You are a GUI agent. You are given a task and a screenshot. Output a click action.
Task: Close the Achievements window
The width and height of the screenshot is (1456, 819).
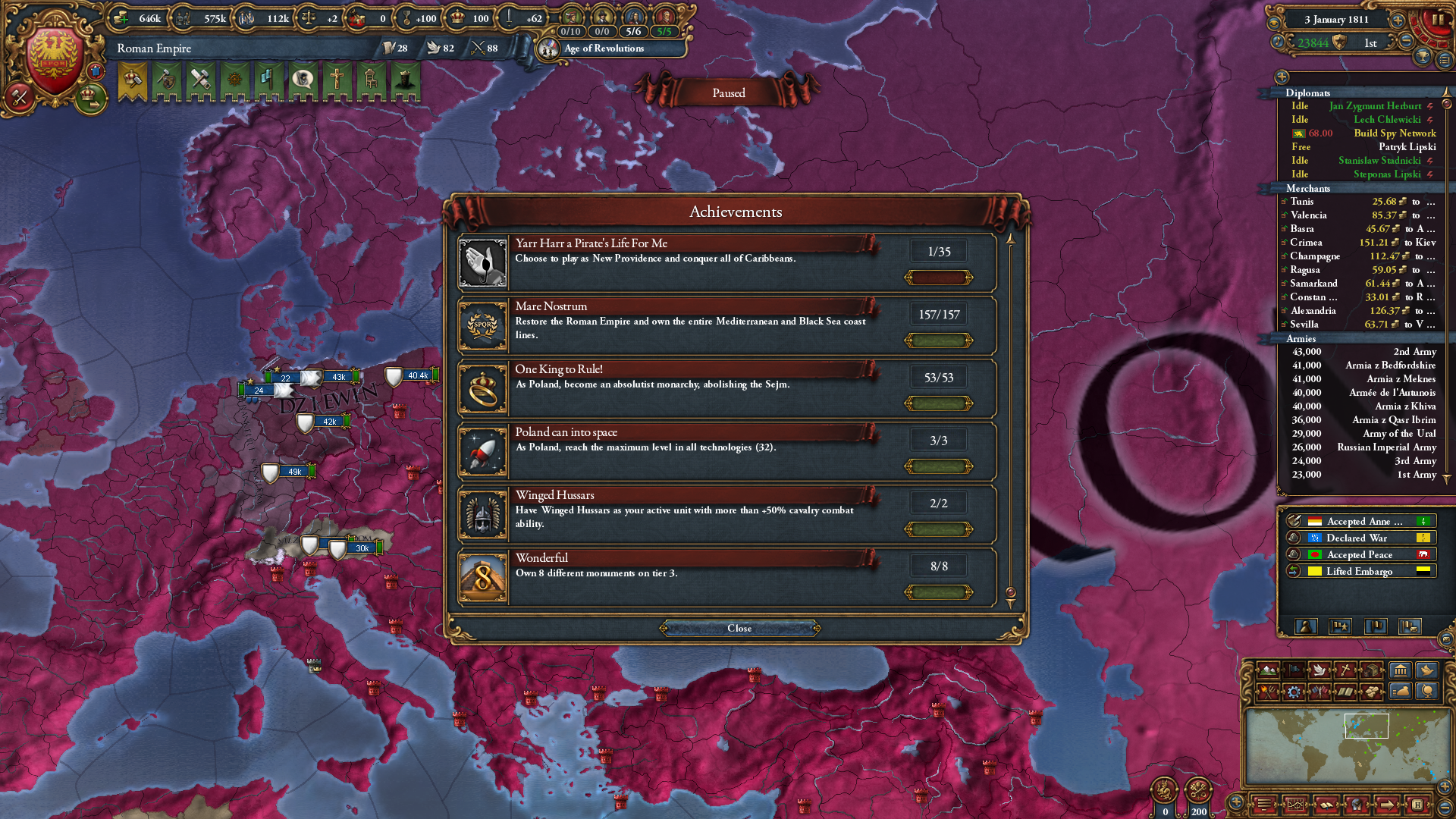[x=739, y=628]
